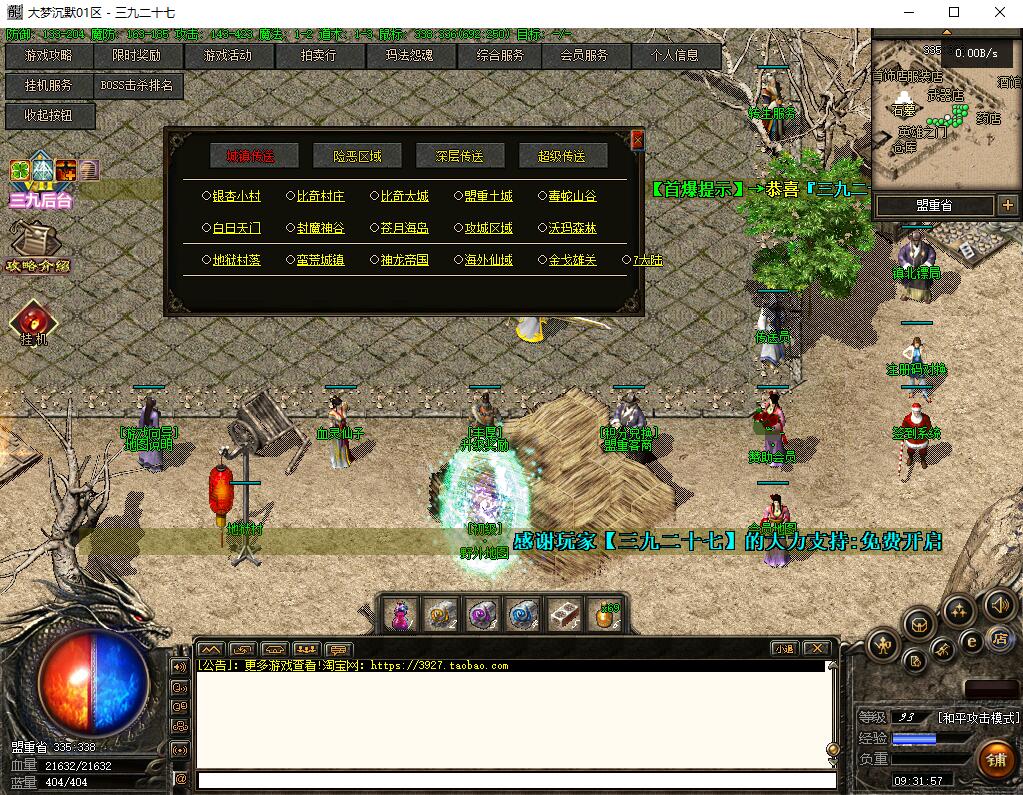Close the teleport panel

tap(637, 140)
